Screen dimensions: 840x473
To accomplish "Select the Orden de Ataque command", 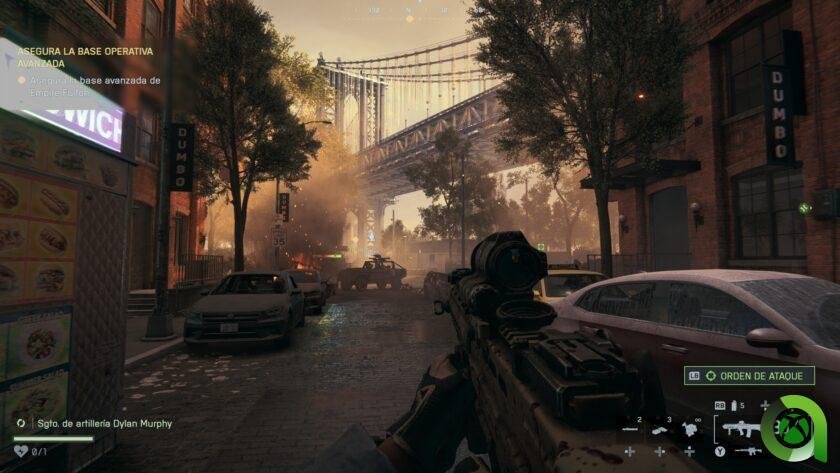I will click(x=749, y=376).
